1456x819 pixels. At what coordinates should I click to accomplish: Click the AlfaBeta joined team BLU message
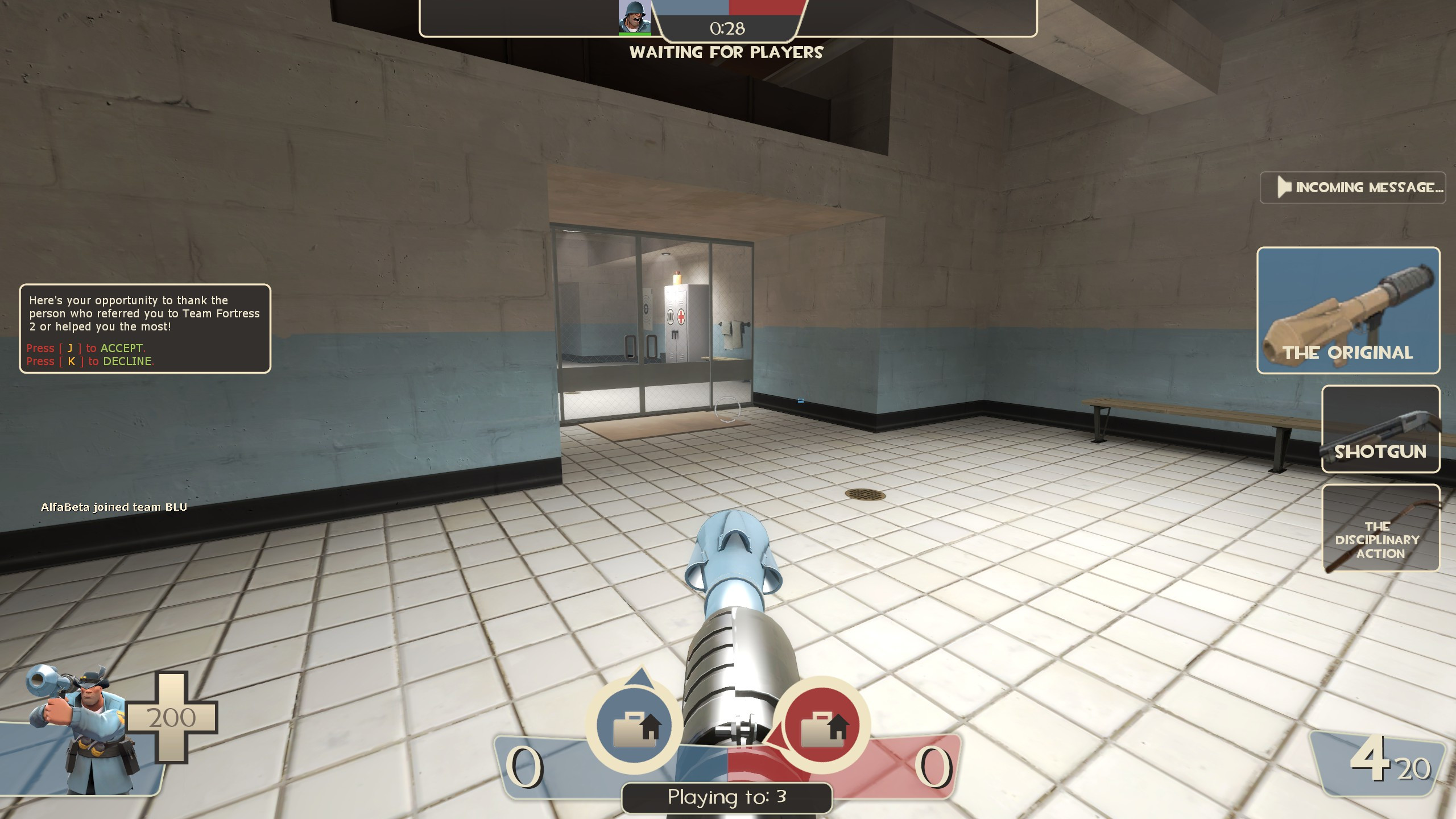coord(114,507)
